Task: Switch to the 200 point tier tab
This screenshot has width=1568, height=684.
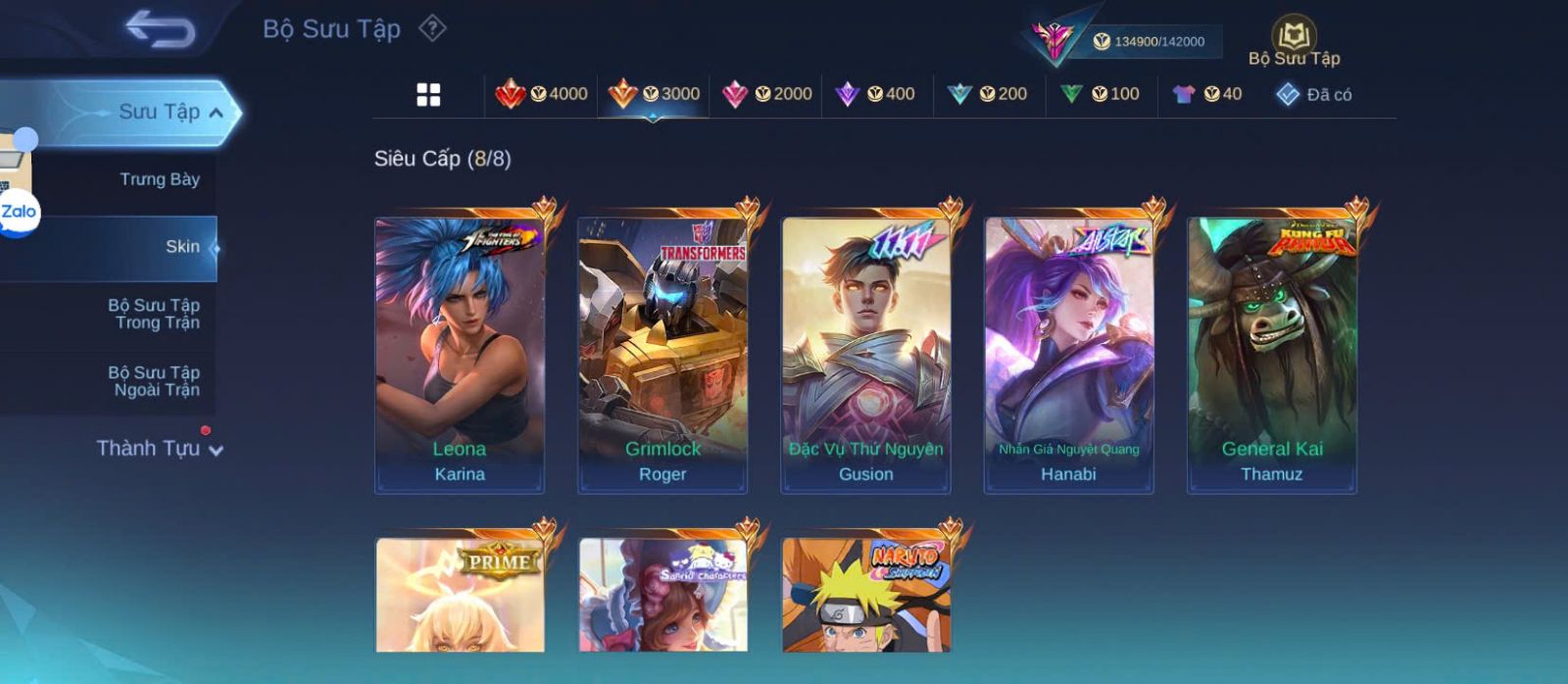Action: pyautogui.click(x=988, y=94)
